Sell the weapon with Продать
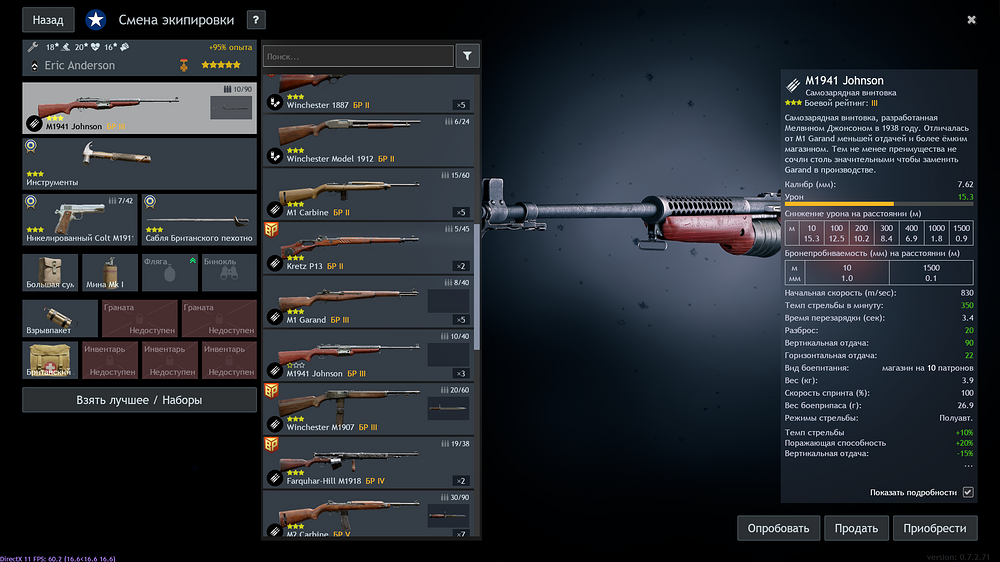Viewport: 1000px width, 562px height. pyautogui.click(x=857, y=528)
